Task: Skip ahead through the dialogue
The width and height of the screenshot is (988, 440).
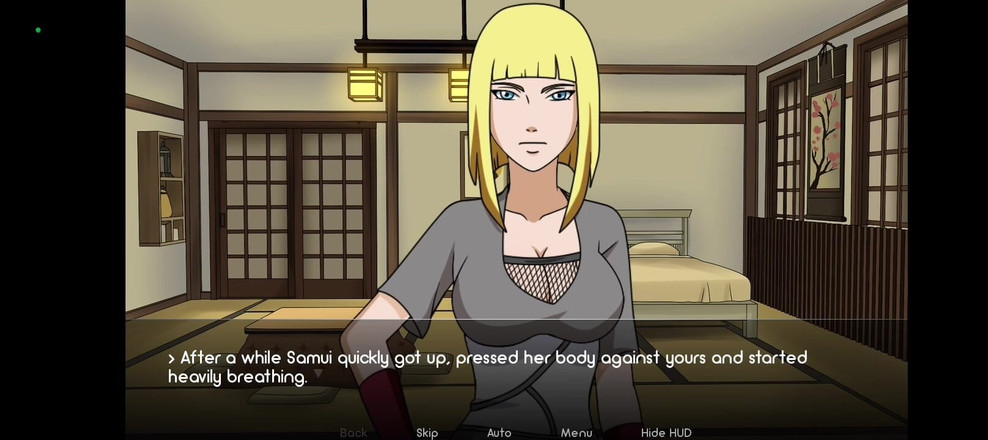Action: tap(427, 433)
